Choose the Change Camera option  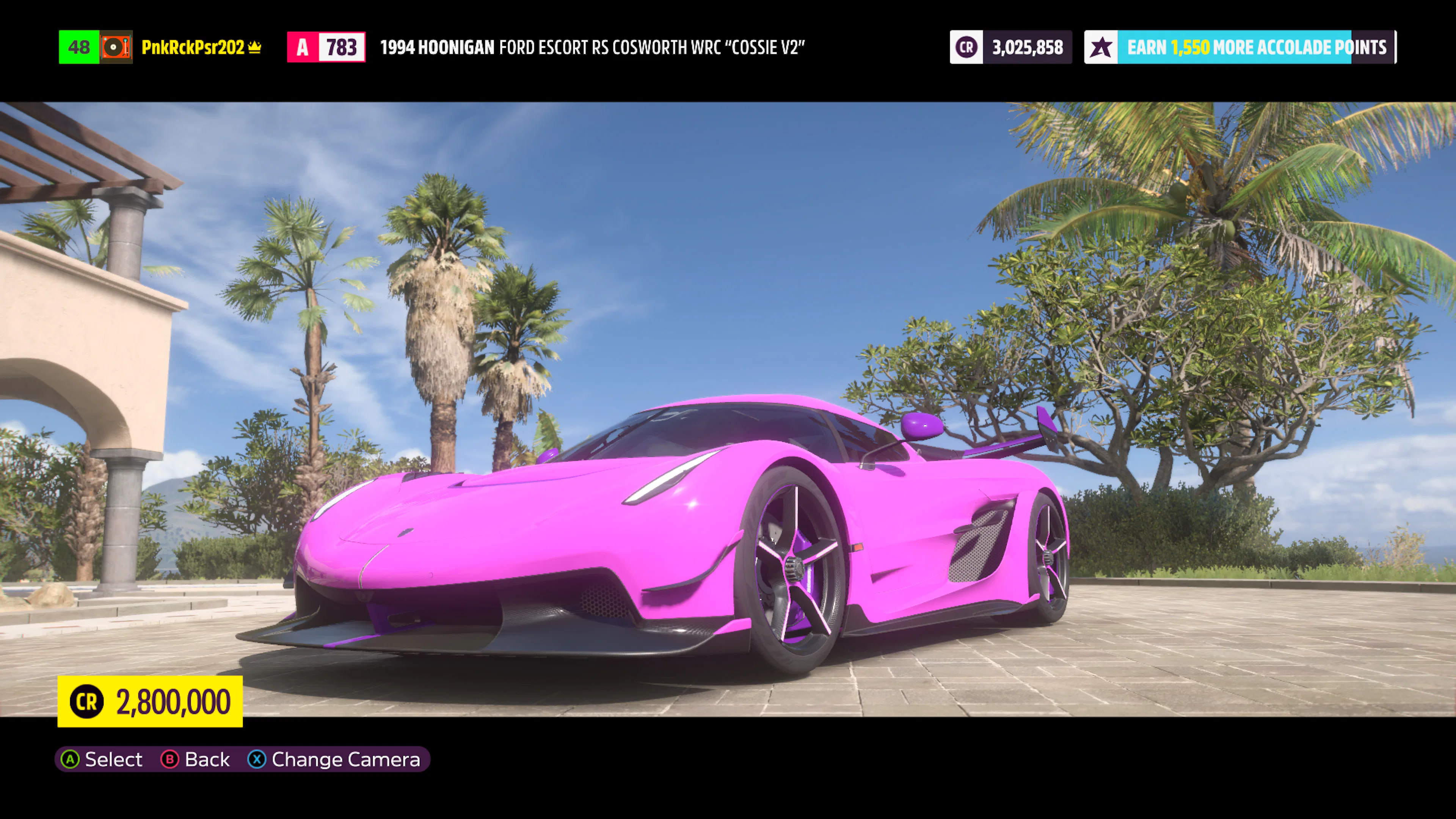334,759
